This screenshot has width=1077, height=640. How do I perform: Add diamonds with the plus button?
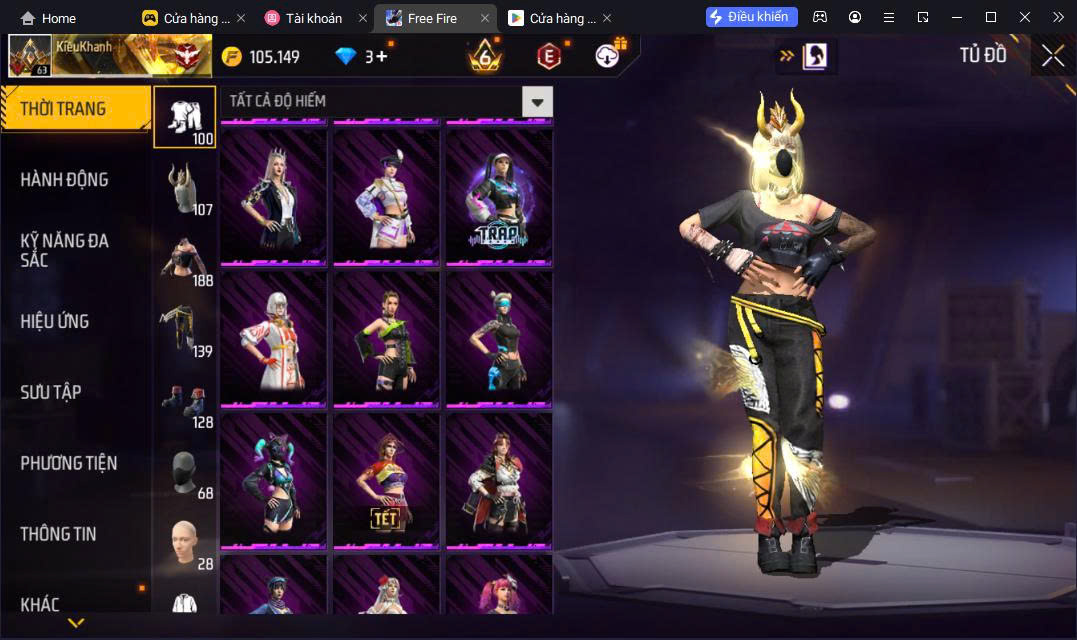(382, 56)
